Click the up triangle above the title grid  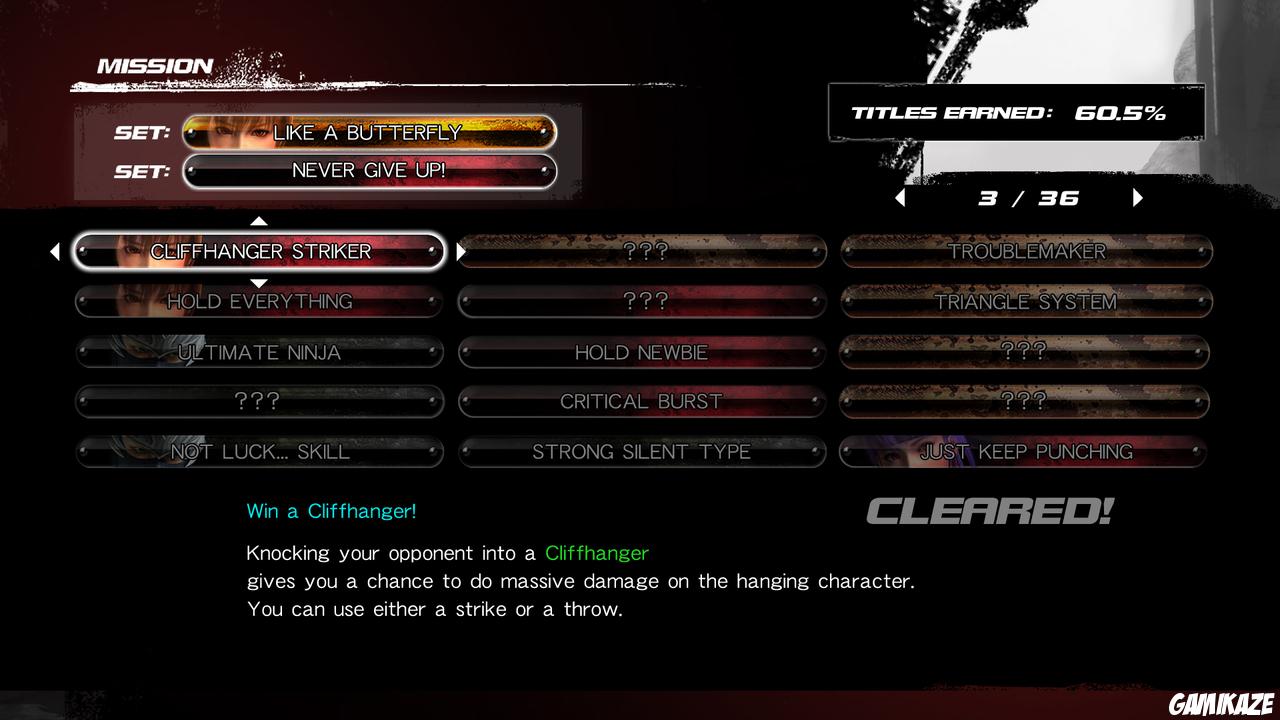click(258, 220)
